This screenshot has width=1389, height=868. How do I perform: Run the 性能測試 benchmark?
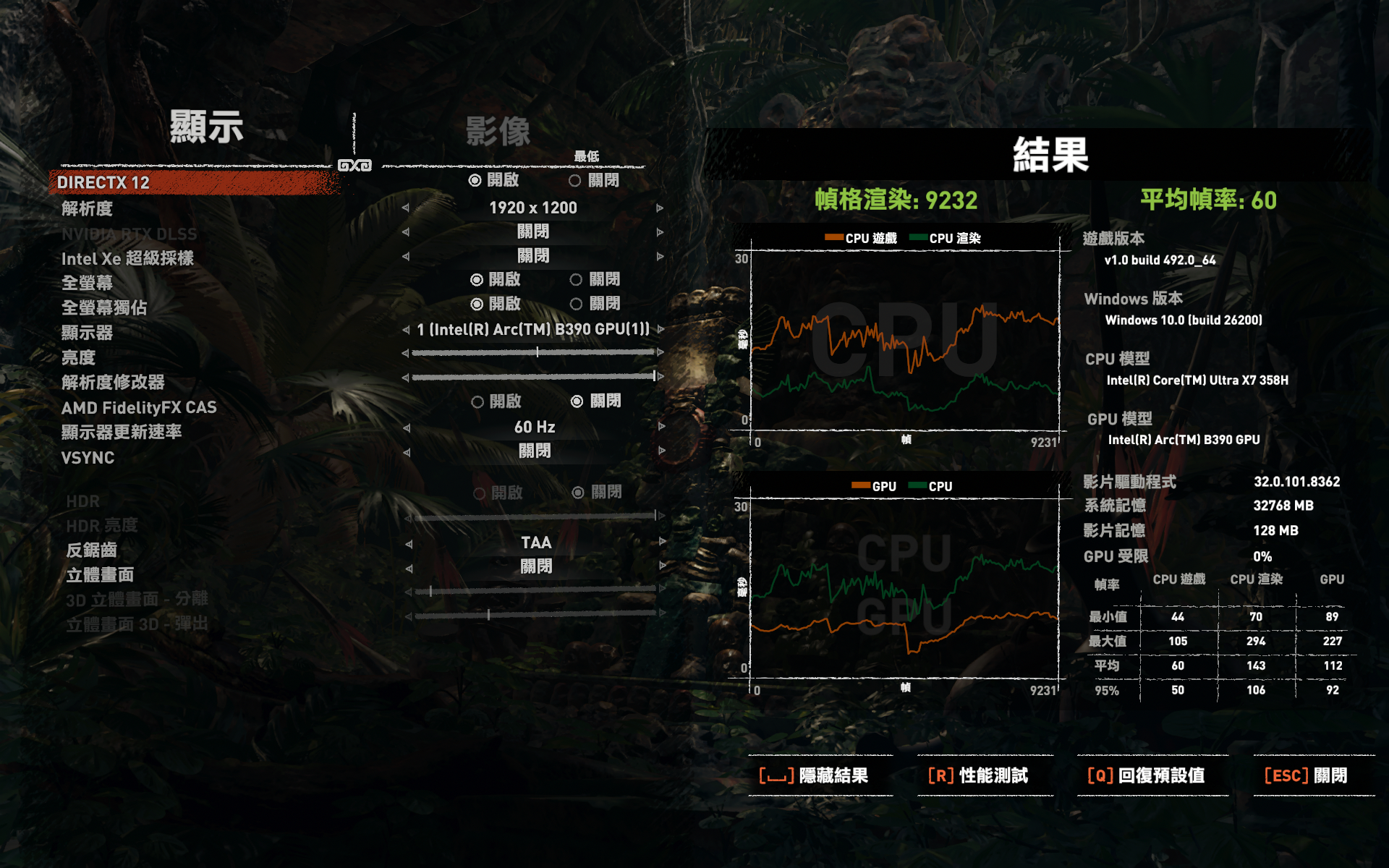(978, 775)
